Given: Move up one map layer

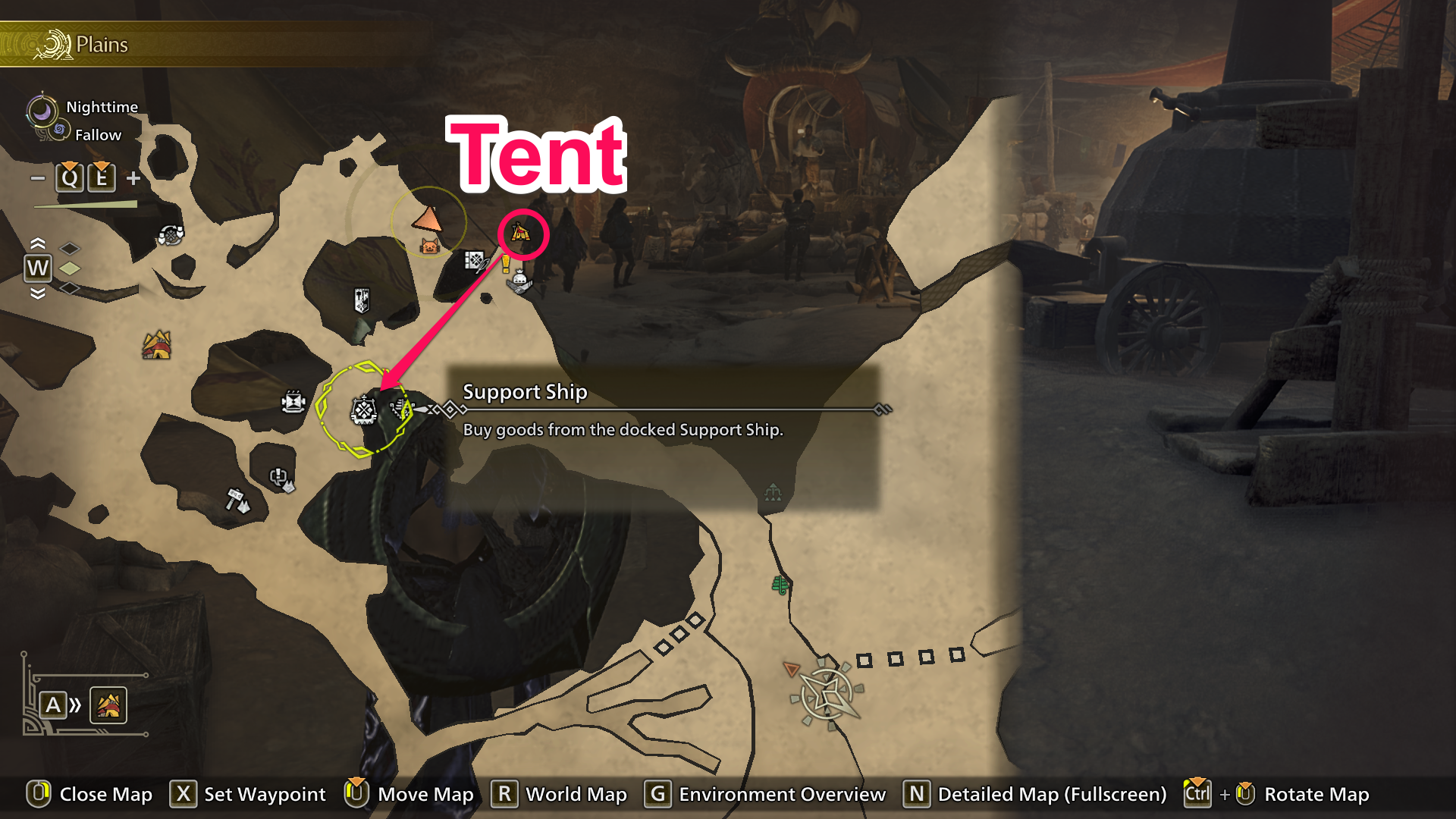Looking at the screenshot, I should click(x=37, y=243).
